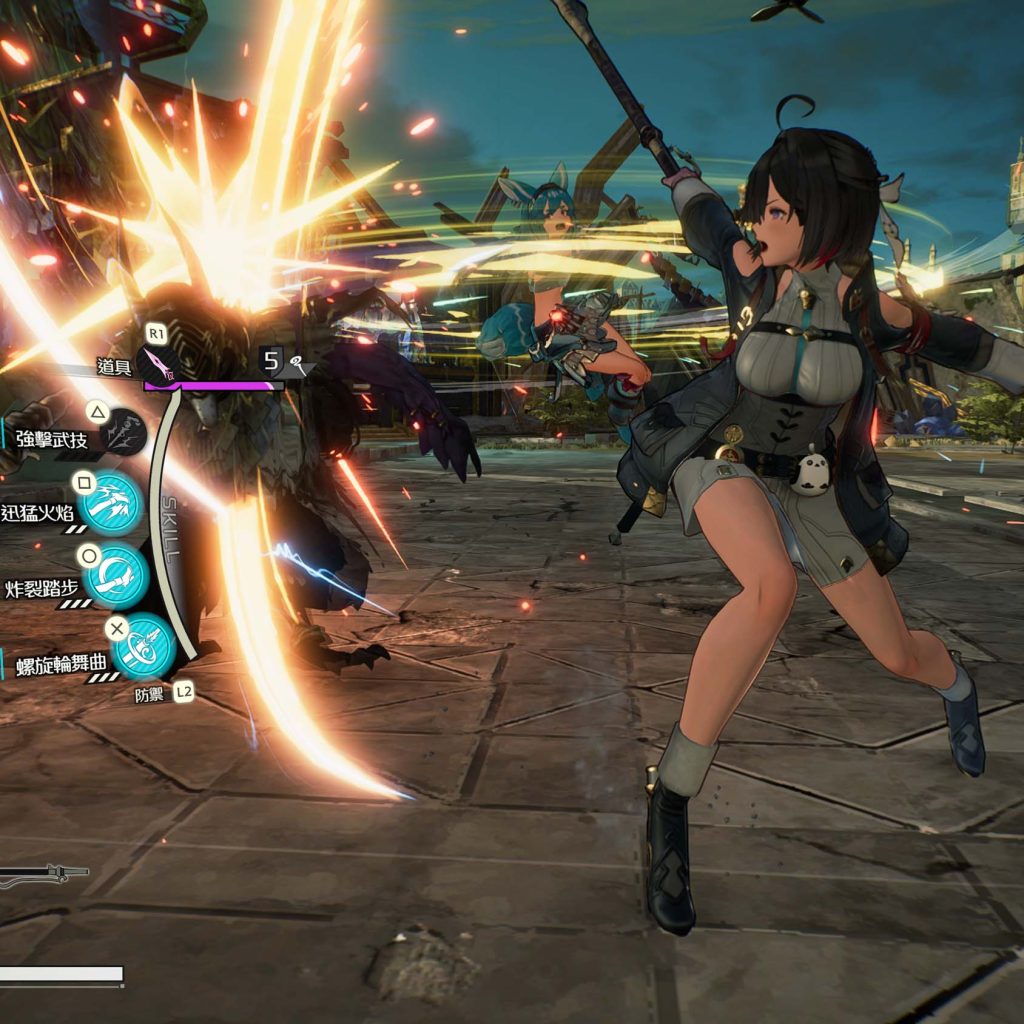The width and height of the screenshot is (1024, 1024).
Task: Select the 道具 item dagger icon
Action: [x=157, y=365]
